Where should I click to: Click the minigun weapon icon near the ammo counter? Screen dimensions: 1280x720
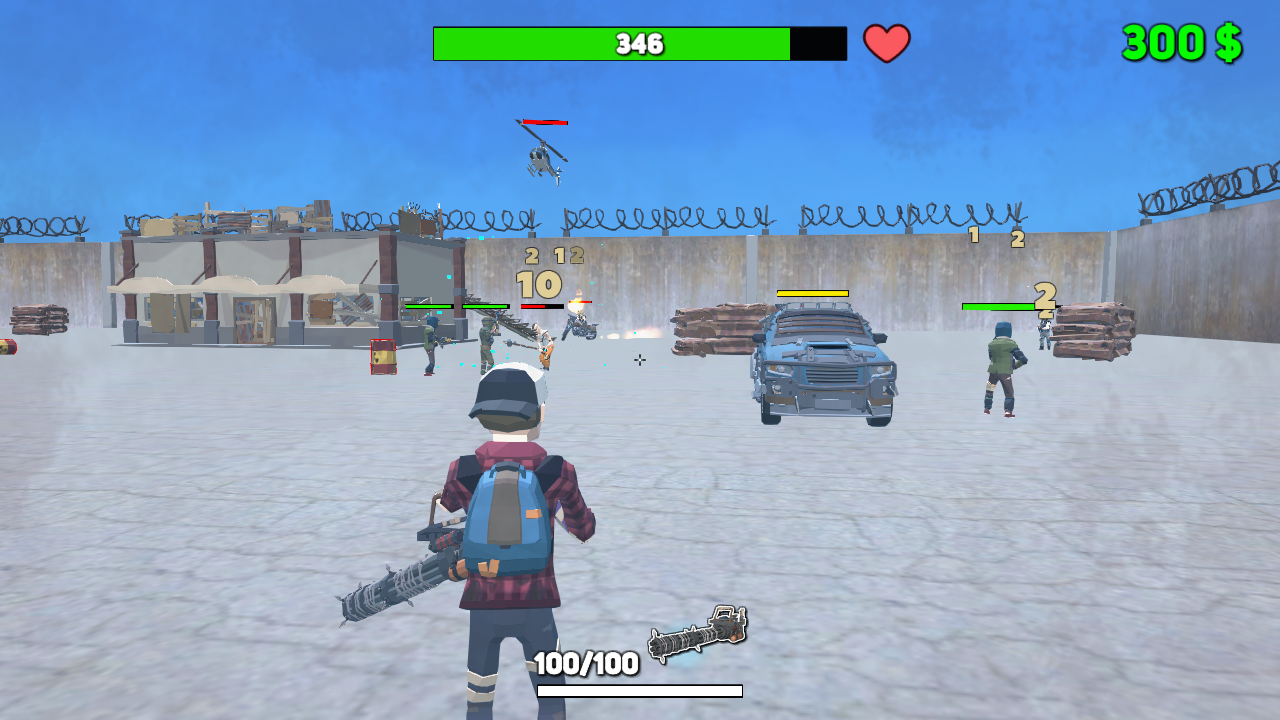click(x=697, y=633)
